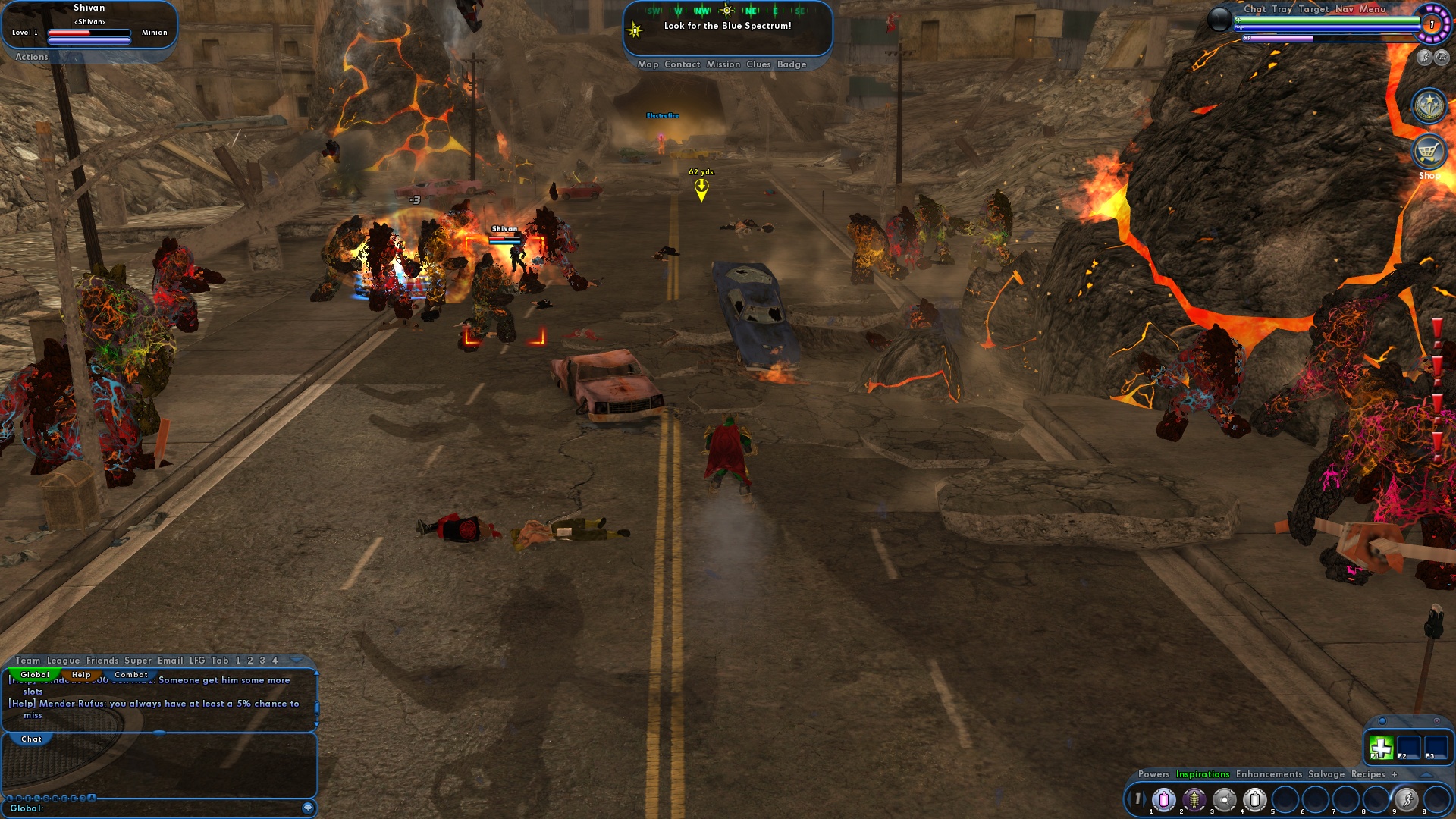Toggle the Tray window button

(x=1282, y=9)
